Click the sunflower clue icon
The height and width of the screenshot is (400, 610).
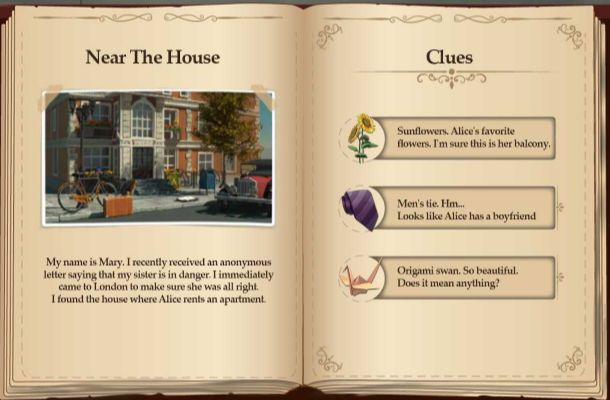[362, 137]
